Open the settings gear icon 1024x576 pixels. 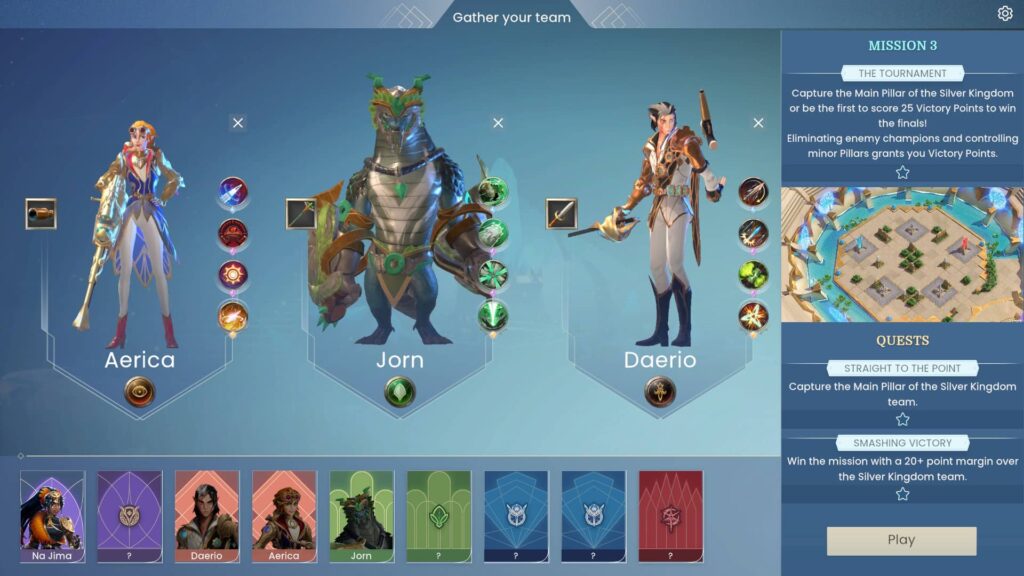(x=1005, y=13)
